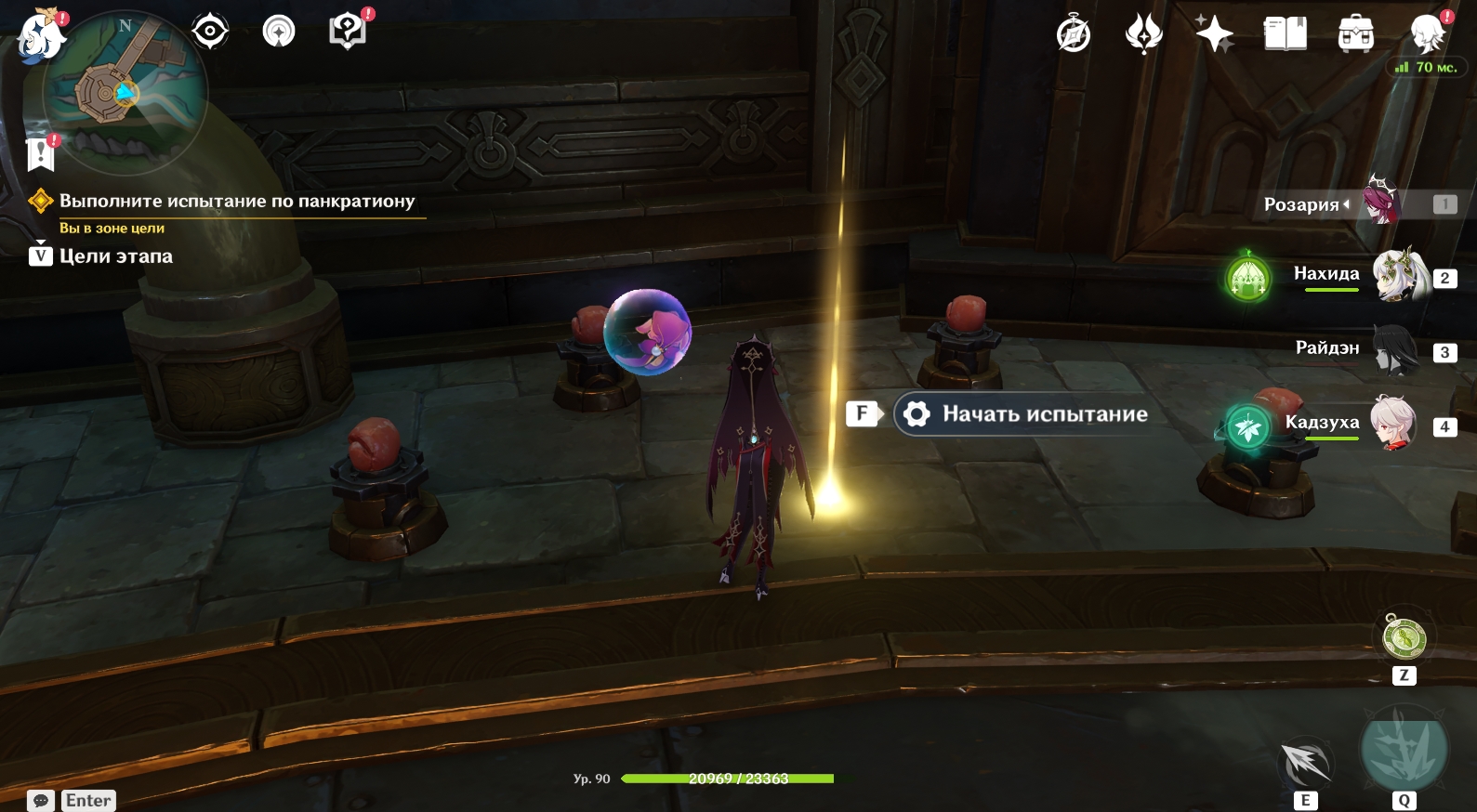Use the green compass gadget
The image size is (1477, 812).
coord(1404,637)
